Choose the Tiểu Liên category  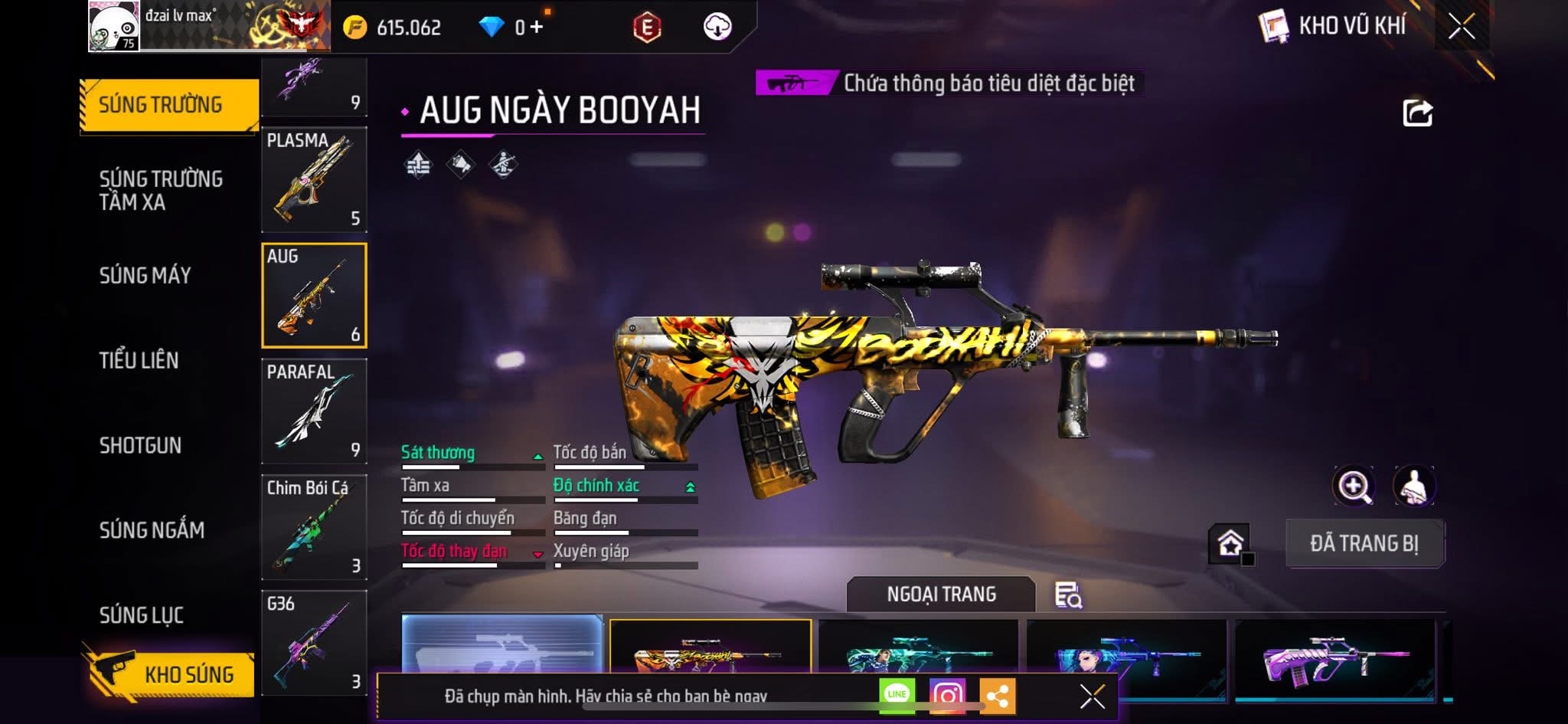139,360
